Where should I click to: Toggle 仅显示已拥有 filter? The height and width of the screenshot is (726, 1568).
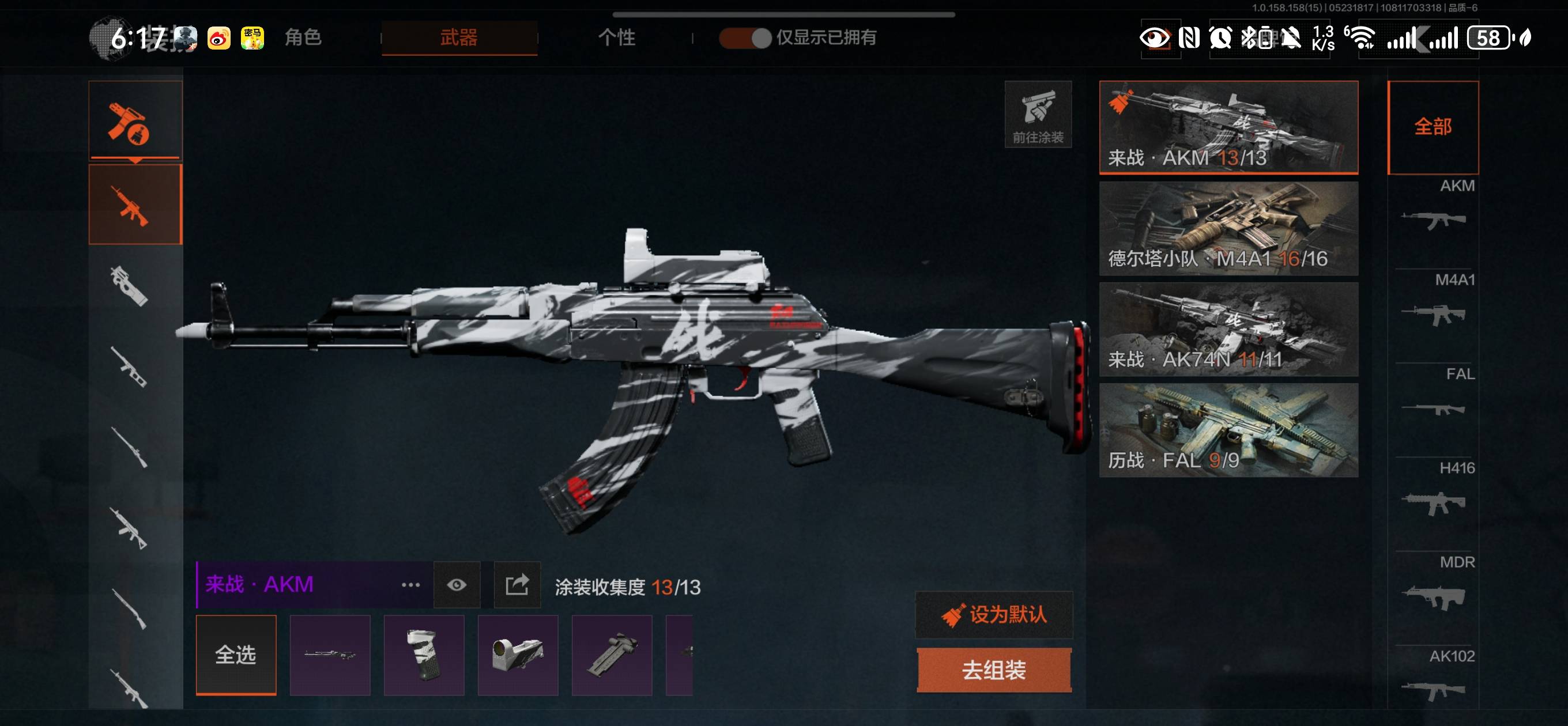(745, 37)
